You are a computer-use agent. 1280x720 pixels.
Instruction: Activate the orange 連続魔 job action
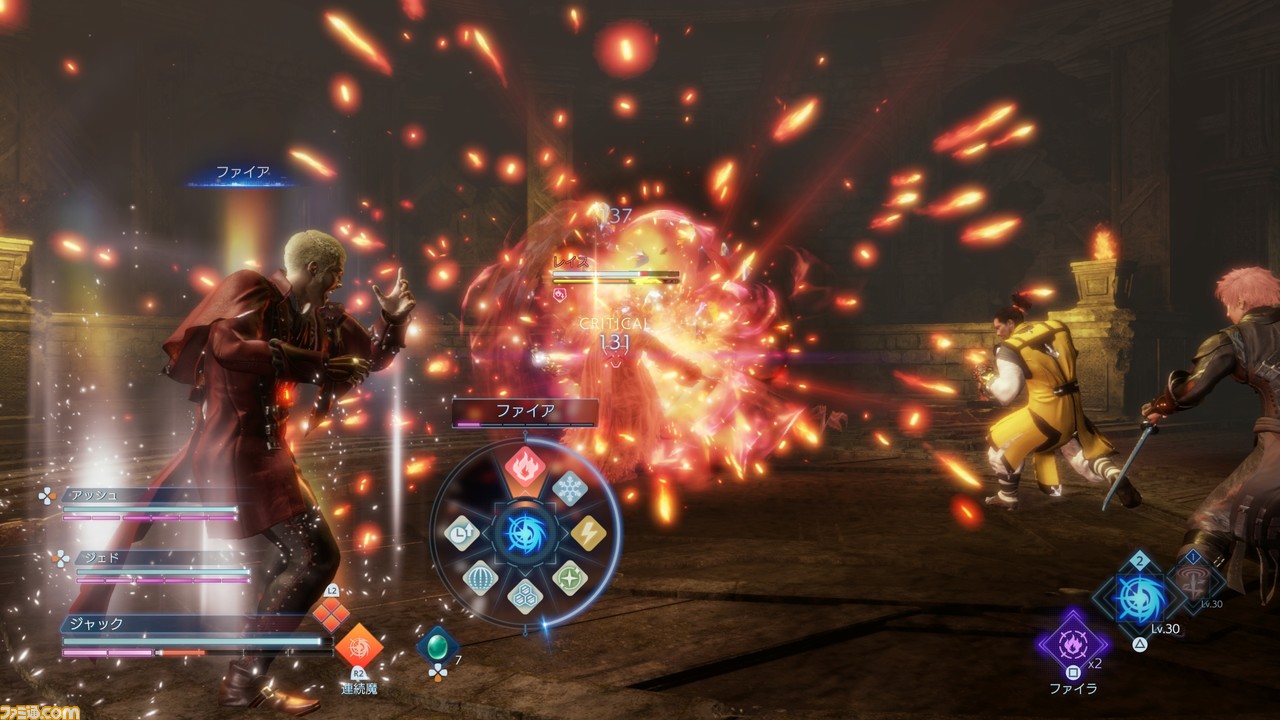tap(358, 647)
